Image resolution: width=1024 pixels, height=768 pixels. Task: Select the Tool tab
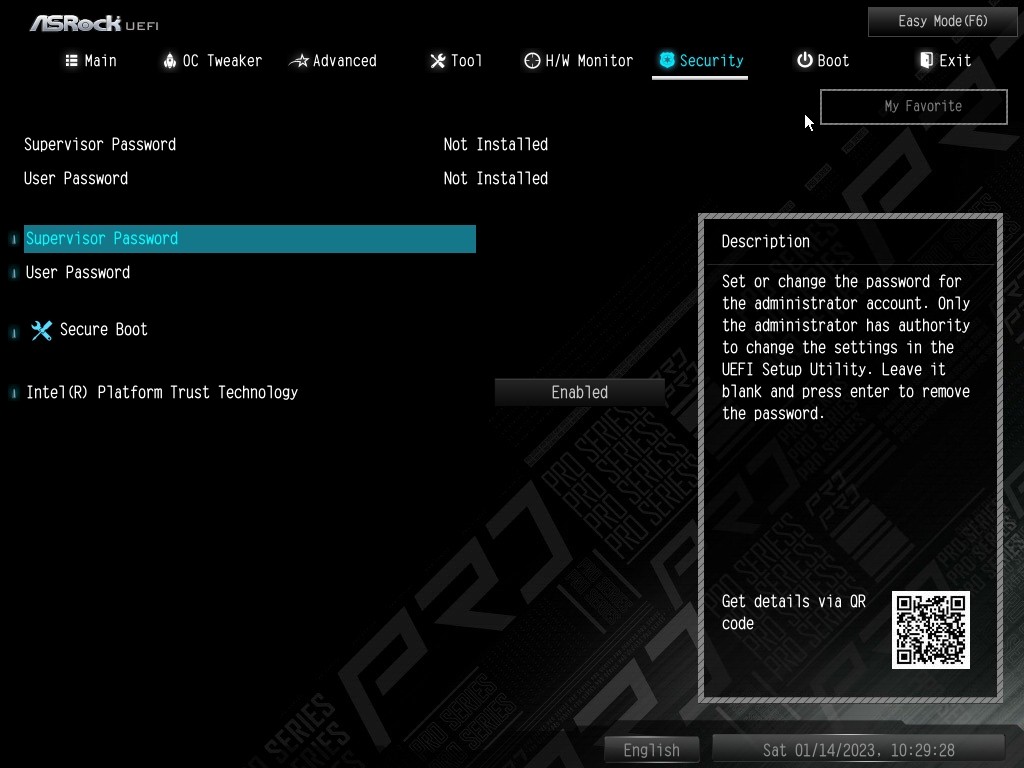point(456,61)
